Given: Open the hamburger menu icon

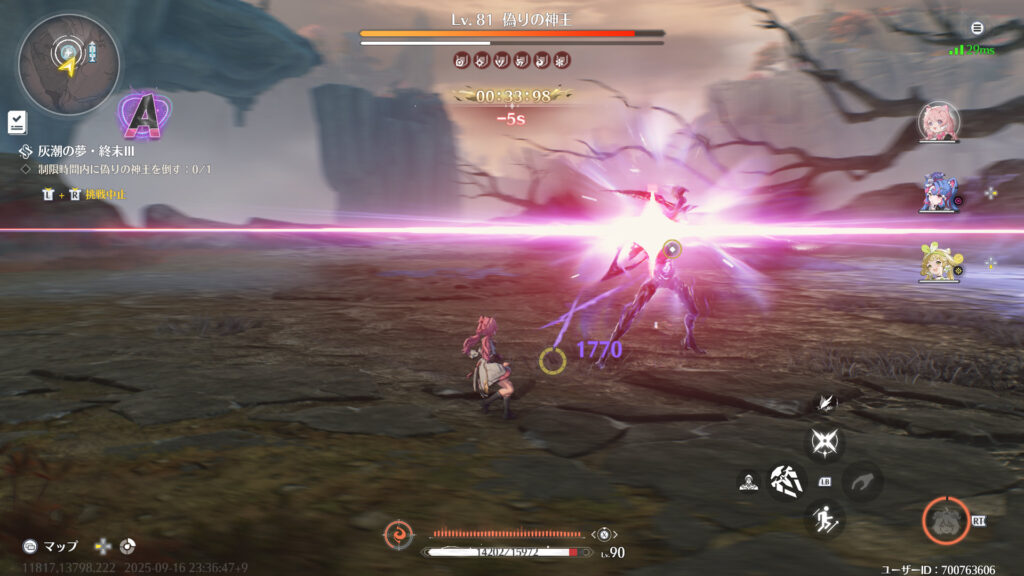Looking at the screenshot, I should pyautogui.click(x=977, y=28).
